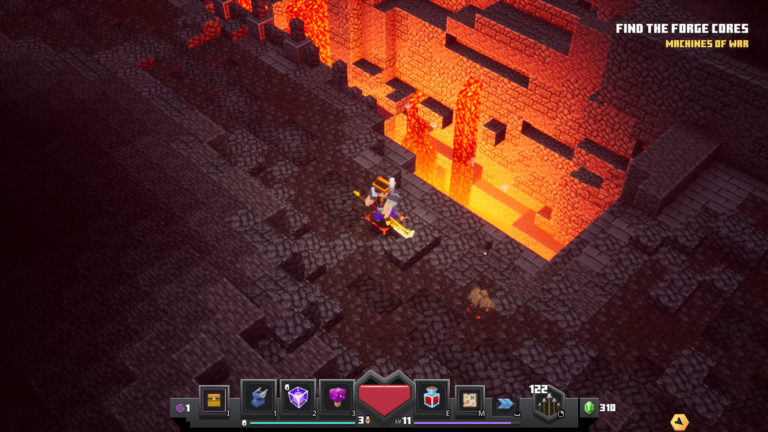Use the purple cube artifact

point(298,398)
